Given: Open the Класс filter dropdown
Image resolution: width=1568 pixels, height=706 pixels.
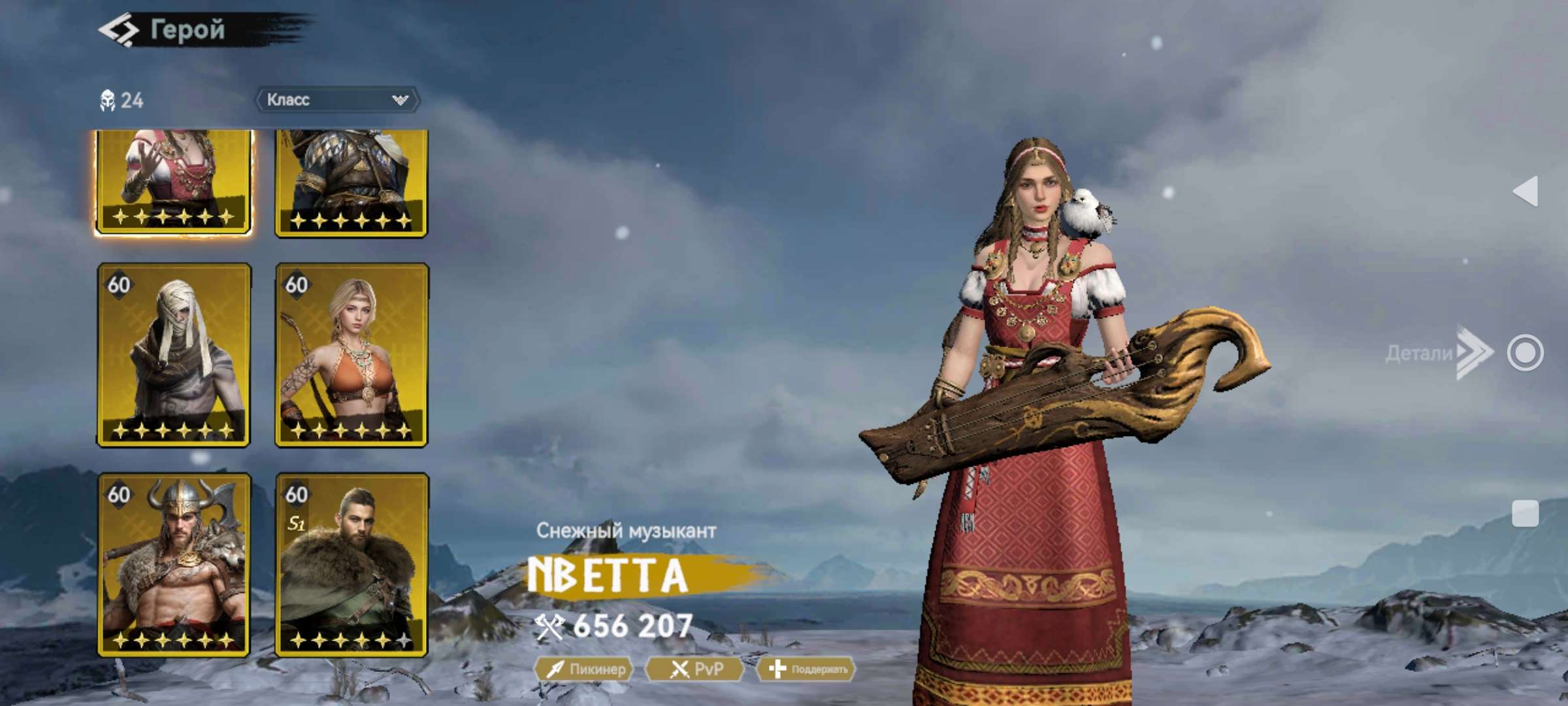Looking at the screenshot, I should click(x=337, y=99).
